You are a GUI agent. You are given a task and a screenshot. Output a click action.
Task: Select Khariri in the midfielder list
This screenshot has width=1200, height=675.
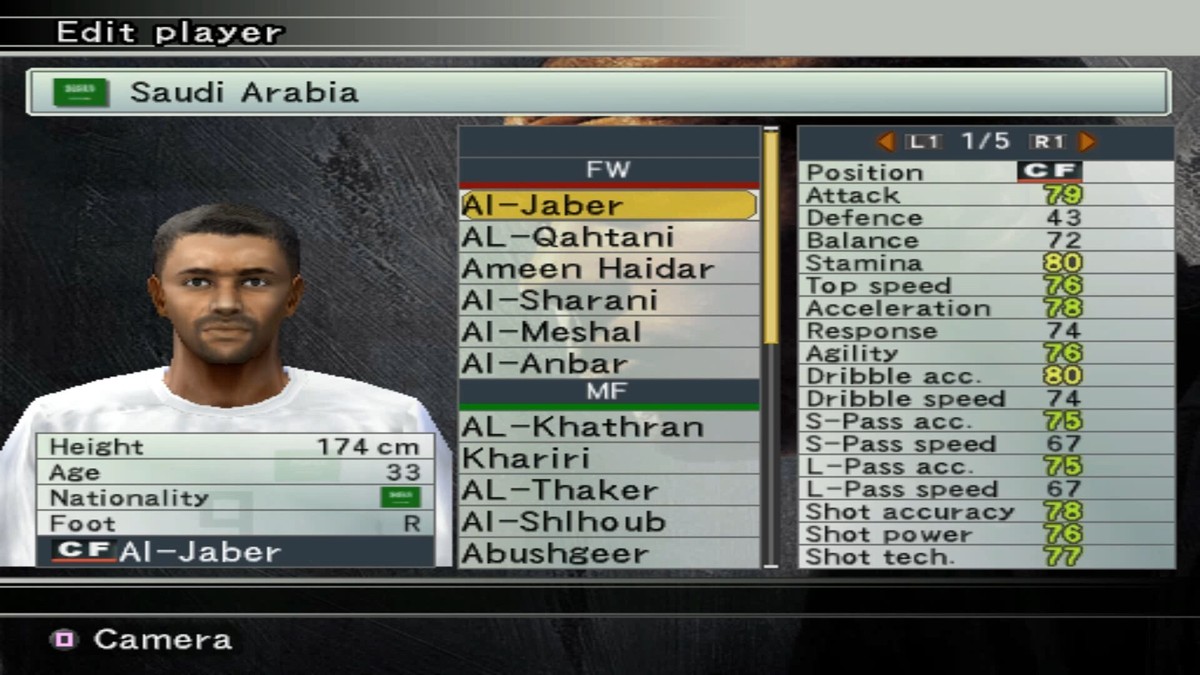point(608,459)
